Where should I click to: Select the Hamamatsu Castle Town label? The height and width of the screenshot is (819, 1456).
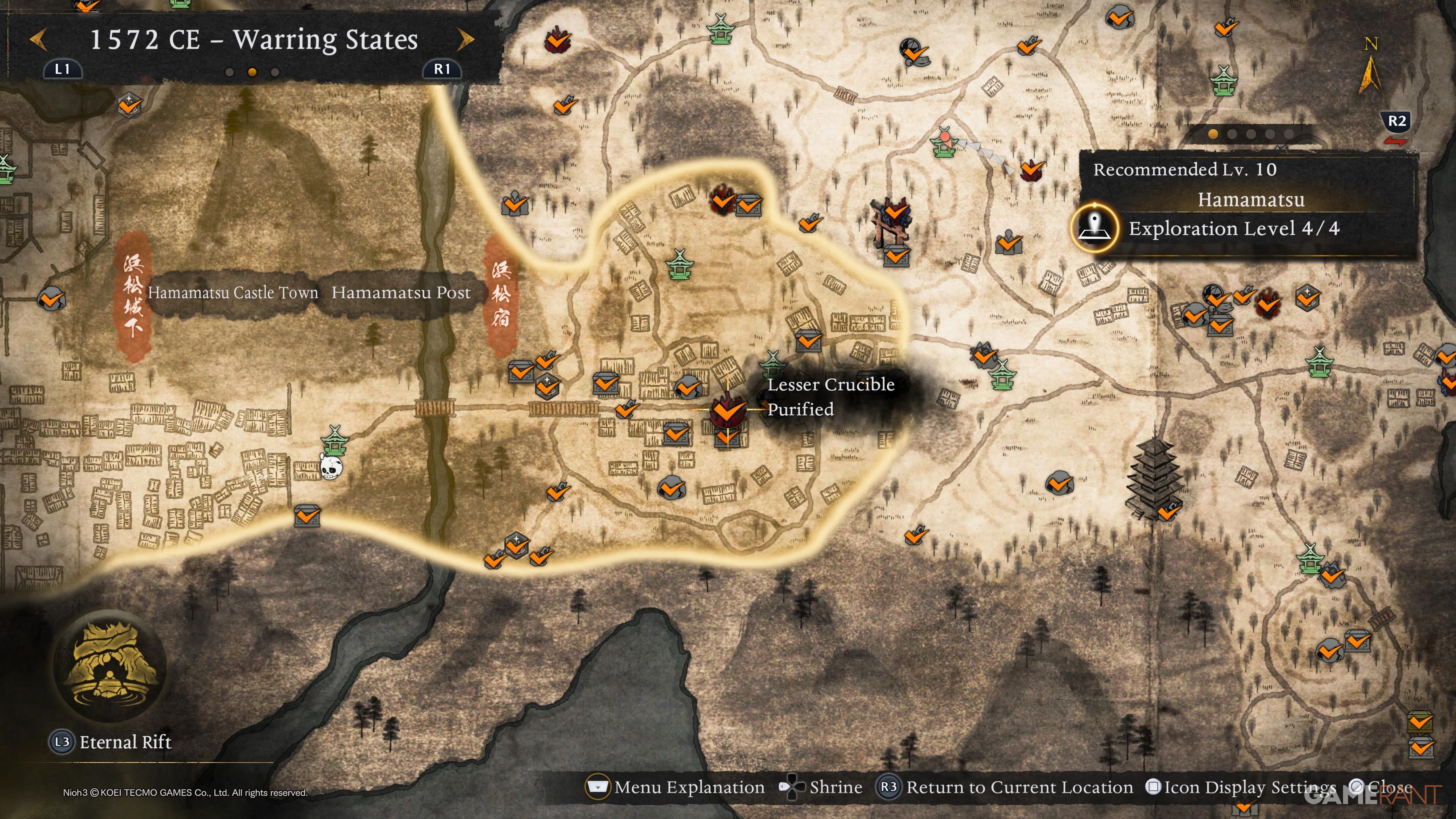233,293
